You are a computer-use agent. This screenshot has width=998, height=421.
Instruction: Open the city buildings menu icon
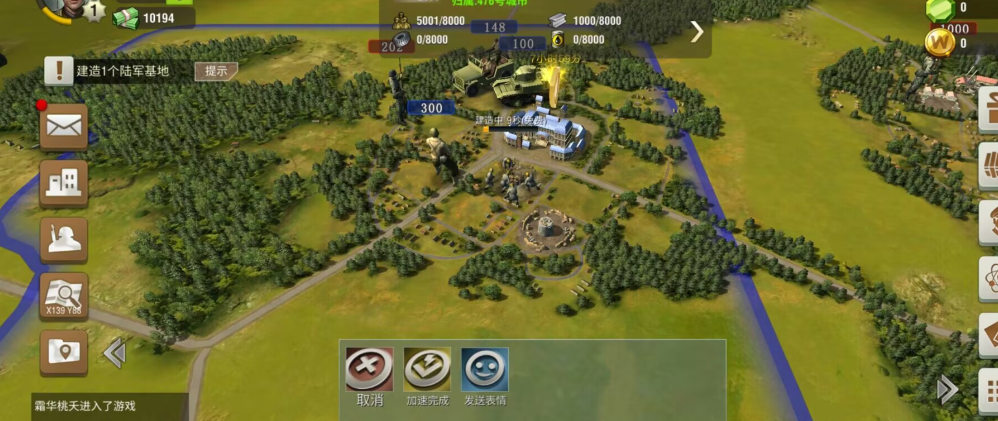click(x=64, y=183)
